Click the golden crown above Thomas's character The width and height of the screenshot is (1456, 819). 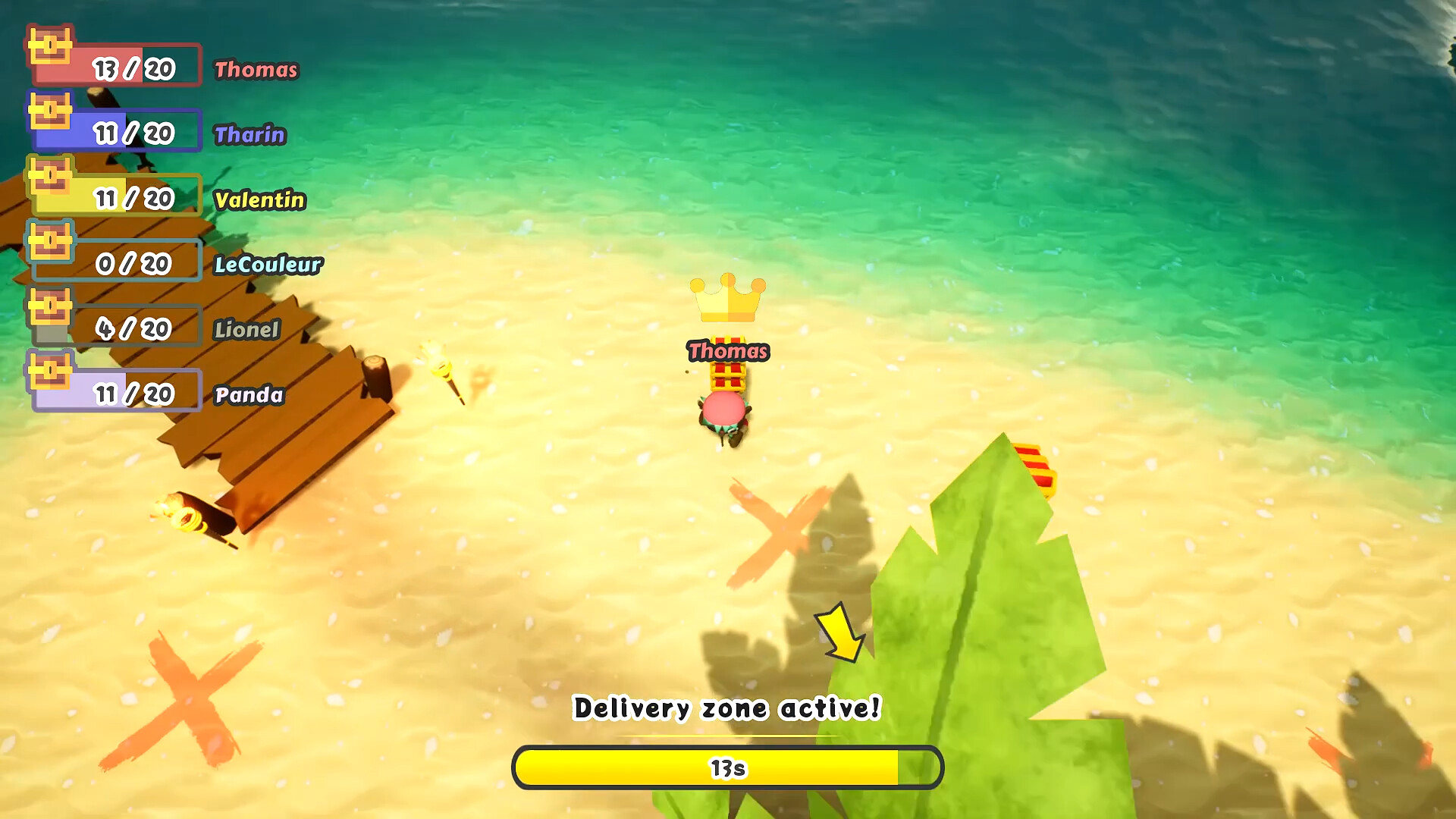726,297
